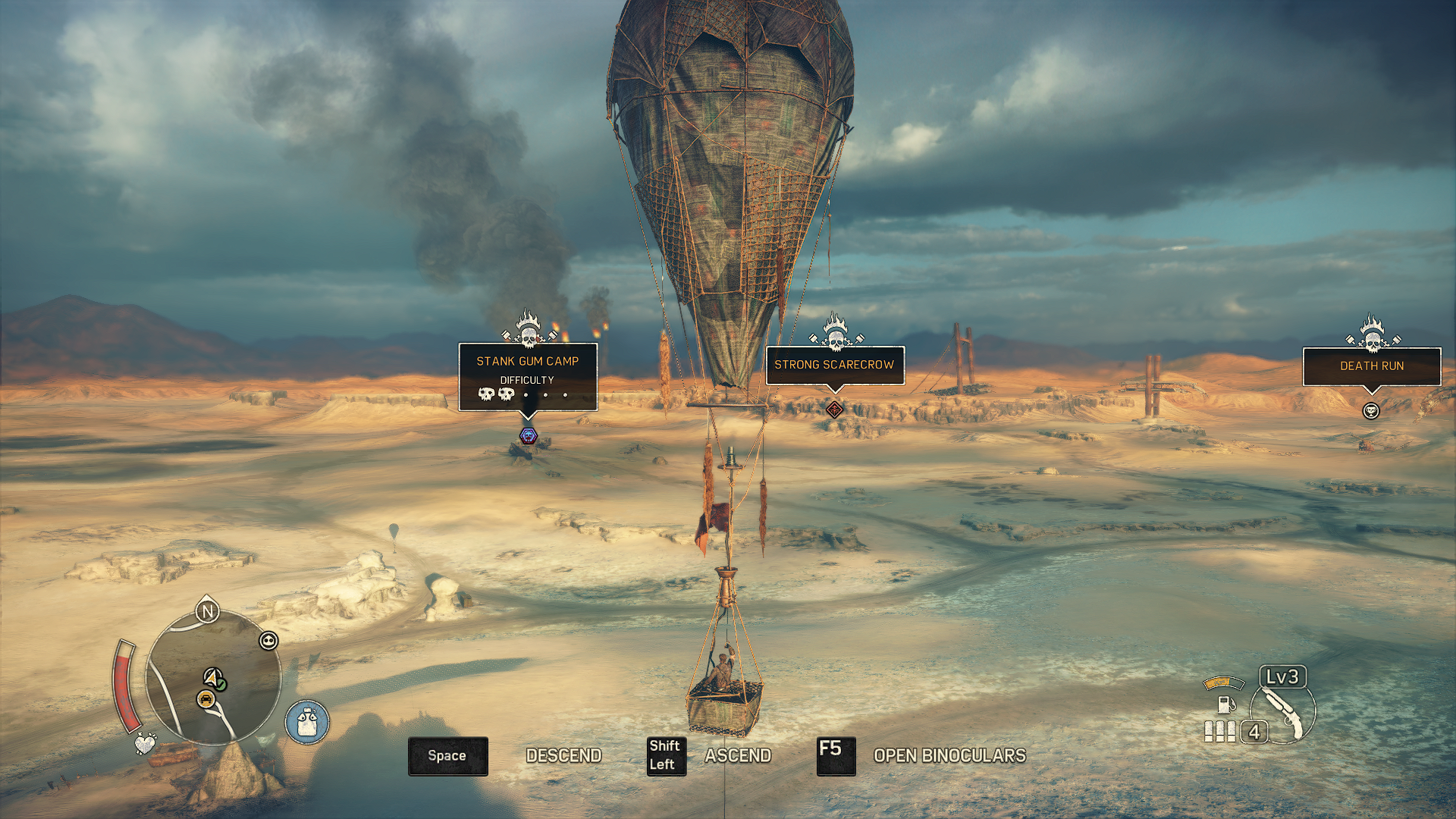Click the round skull pin under Death Run

point(1370,411)
